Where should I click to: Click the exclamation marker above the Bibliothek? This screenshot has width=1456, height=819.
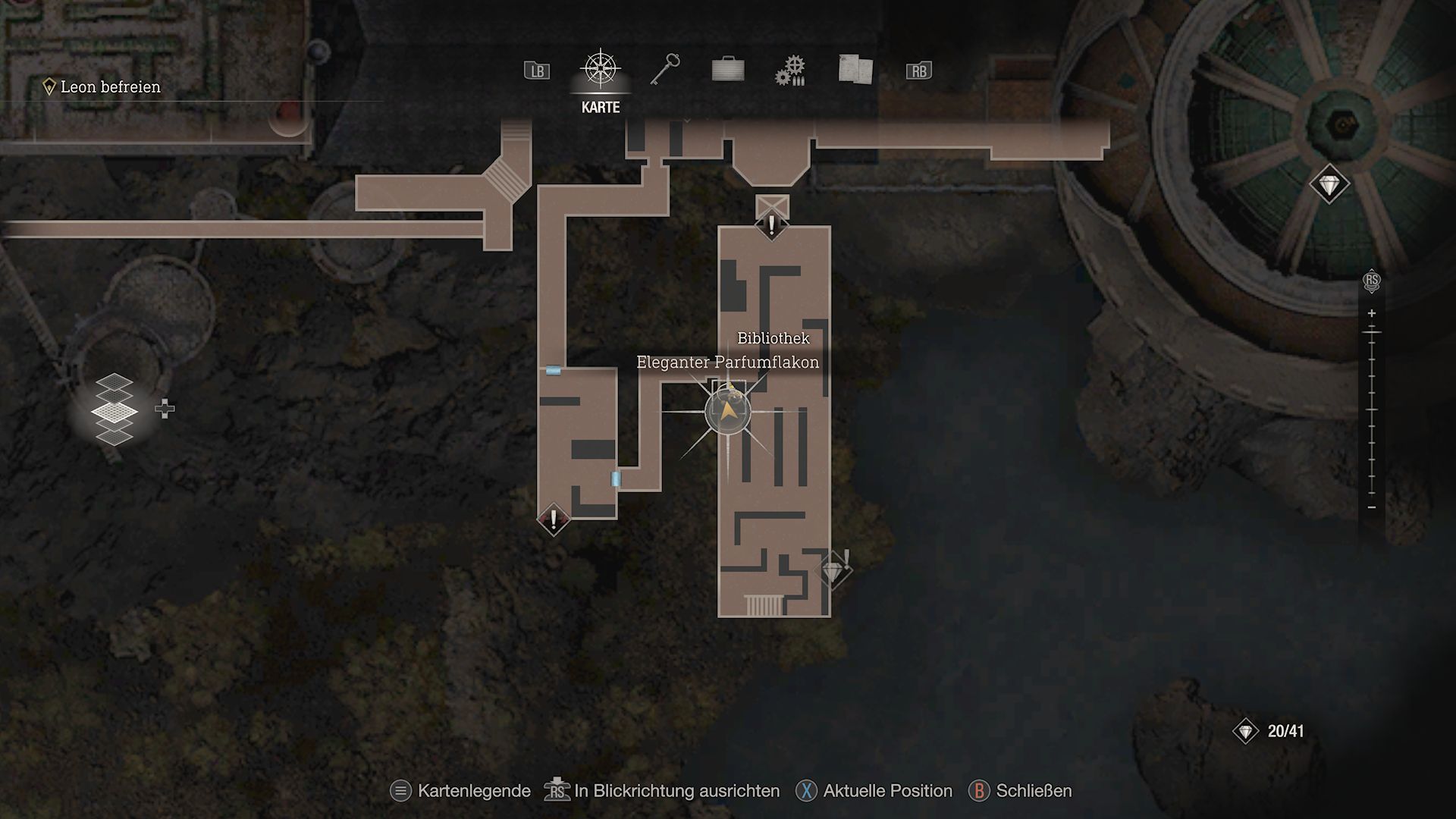pos(772,226)
